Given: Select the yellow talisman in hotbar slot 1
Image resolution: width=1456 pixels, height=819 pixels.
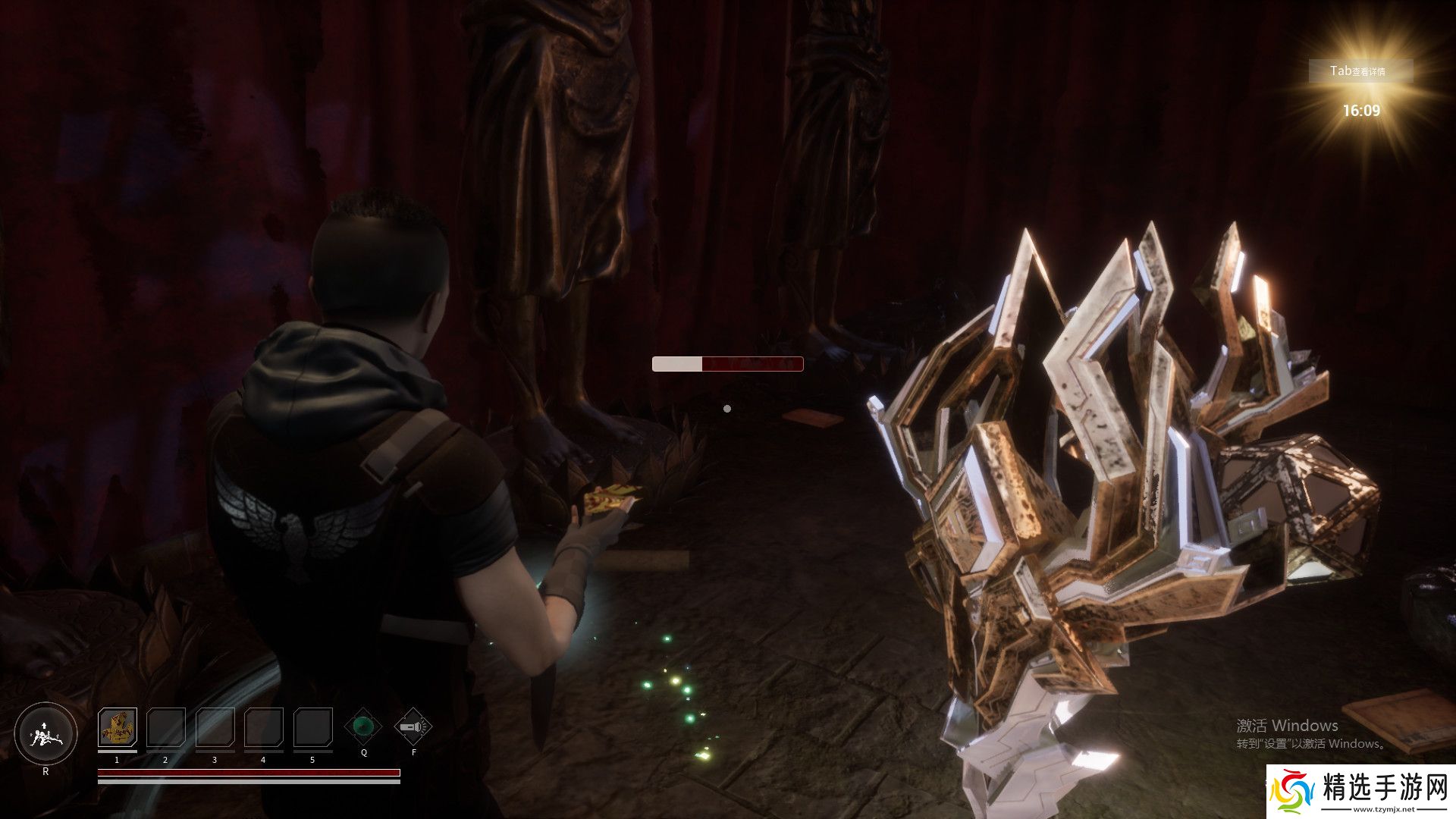Looking at the screenshot, I should pos(118,727).
